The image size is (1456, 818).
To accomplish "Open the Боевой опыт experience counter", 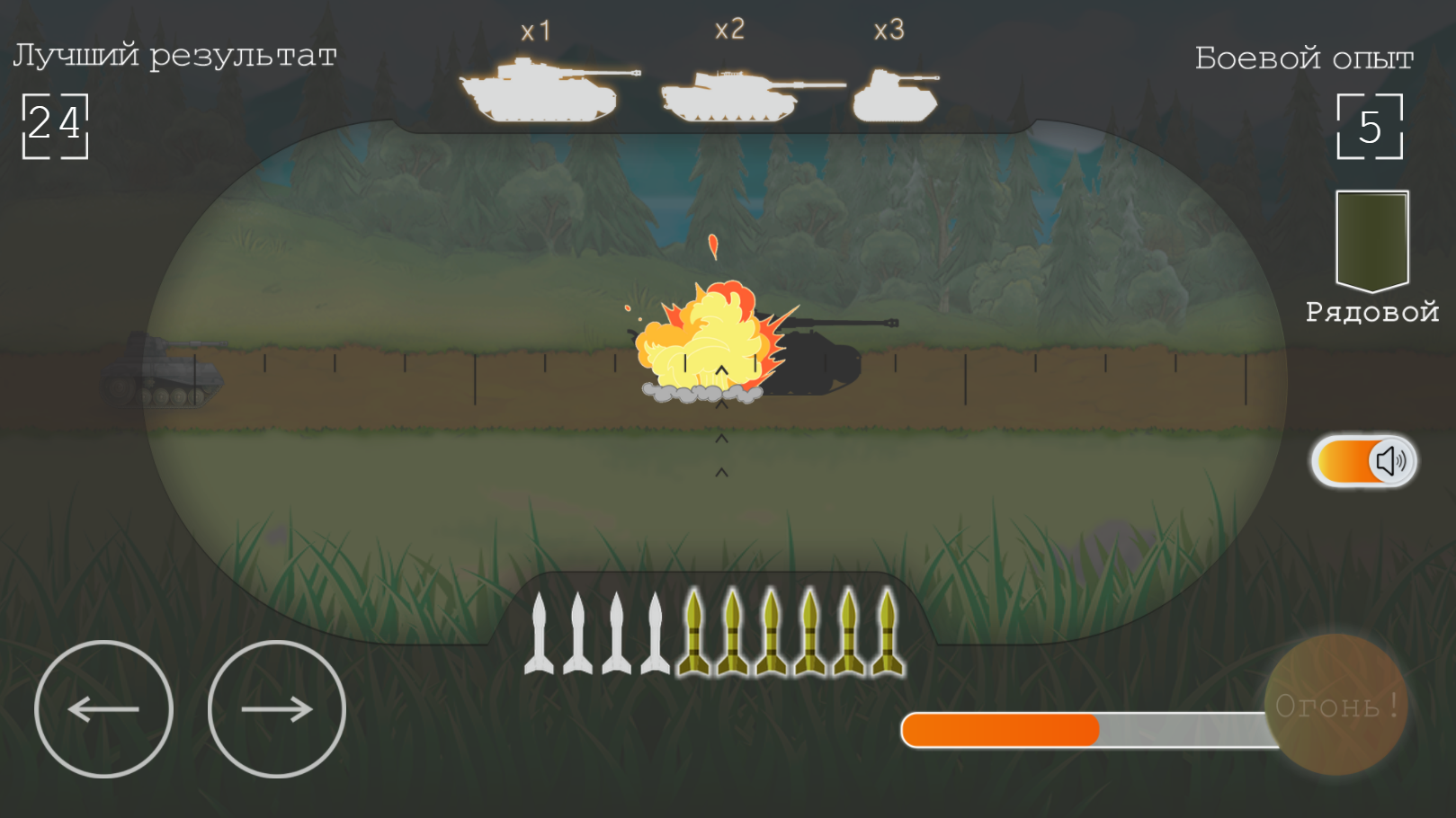I will pos(1371,126).
